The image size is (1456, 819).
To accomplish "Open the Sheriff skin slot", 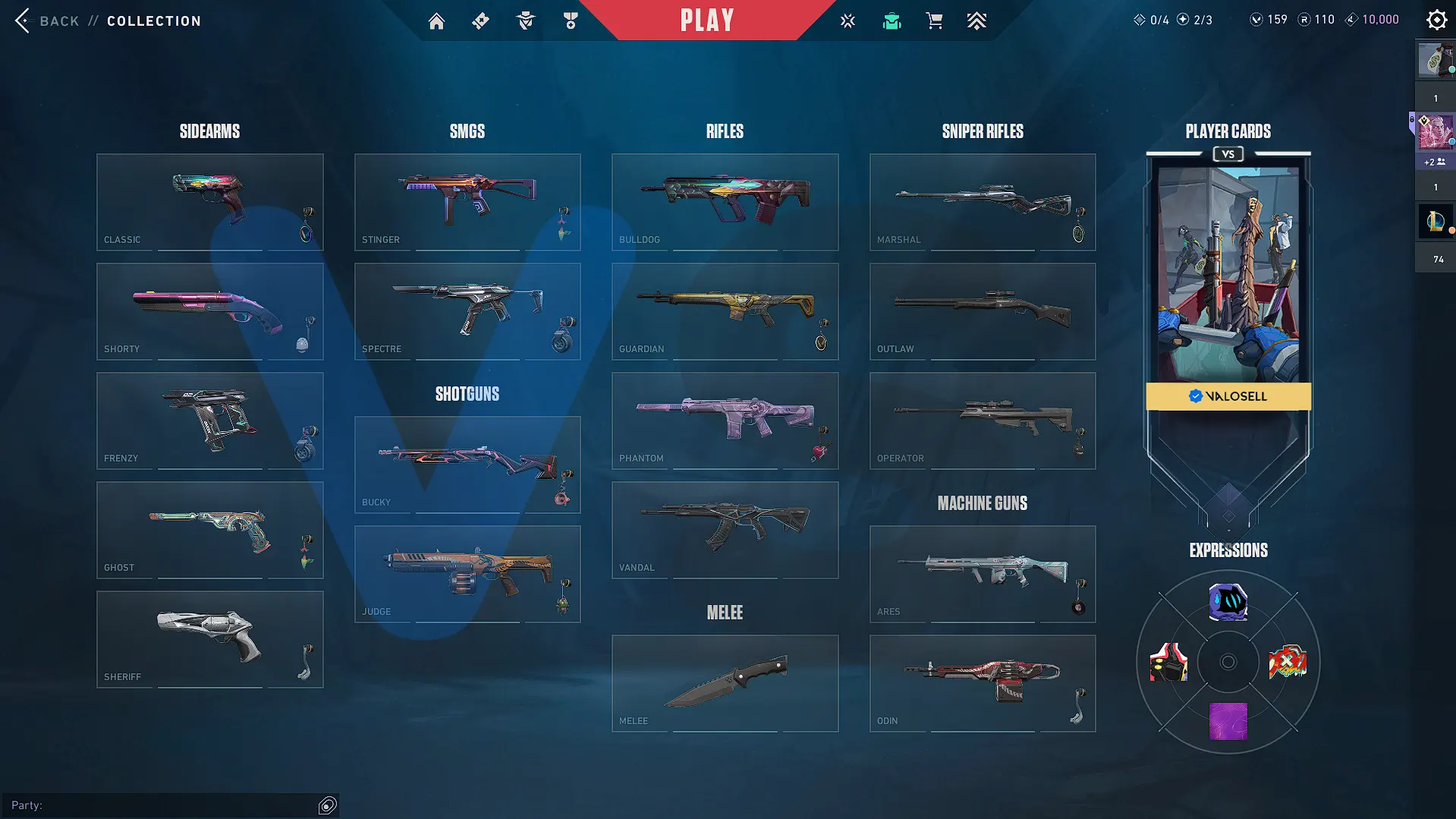I will [209, 639].
